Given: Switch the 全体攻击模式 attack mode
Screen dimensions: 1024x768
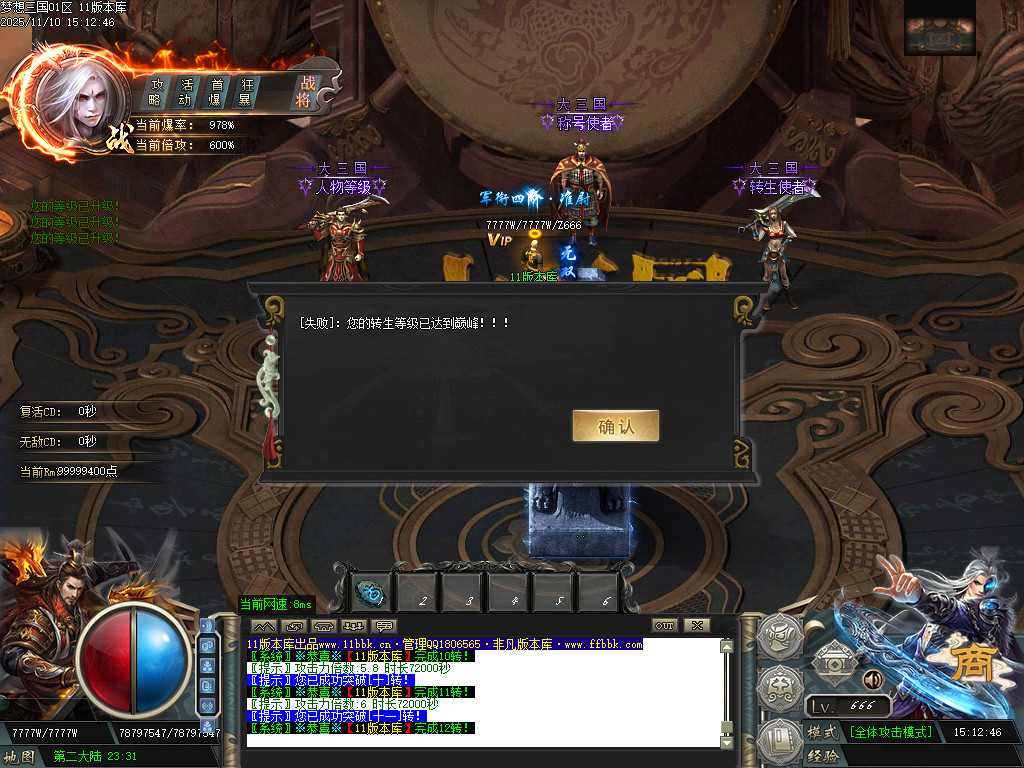Looking at the screenshot, I should (x=891, y=732).
